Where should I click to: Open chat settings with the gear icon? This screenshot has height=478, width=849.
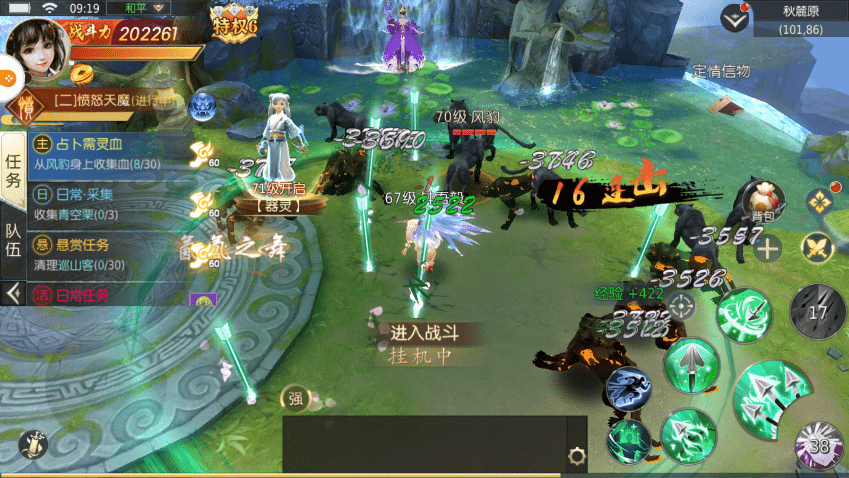click(x=576, y=456)
